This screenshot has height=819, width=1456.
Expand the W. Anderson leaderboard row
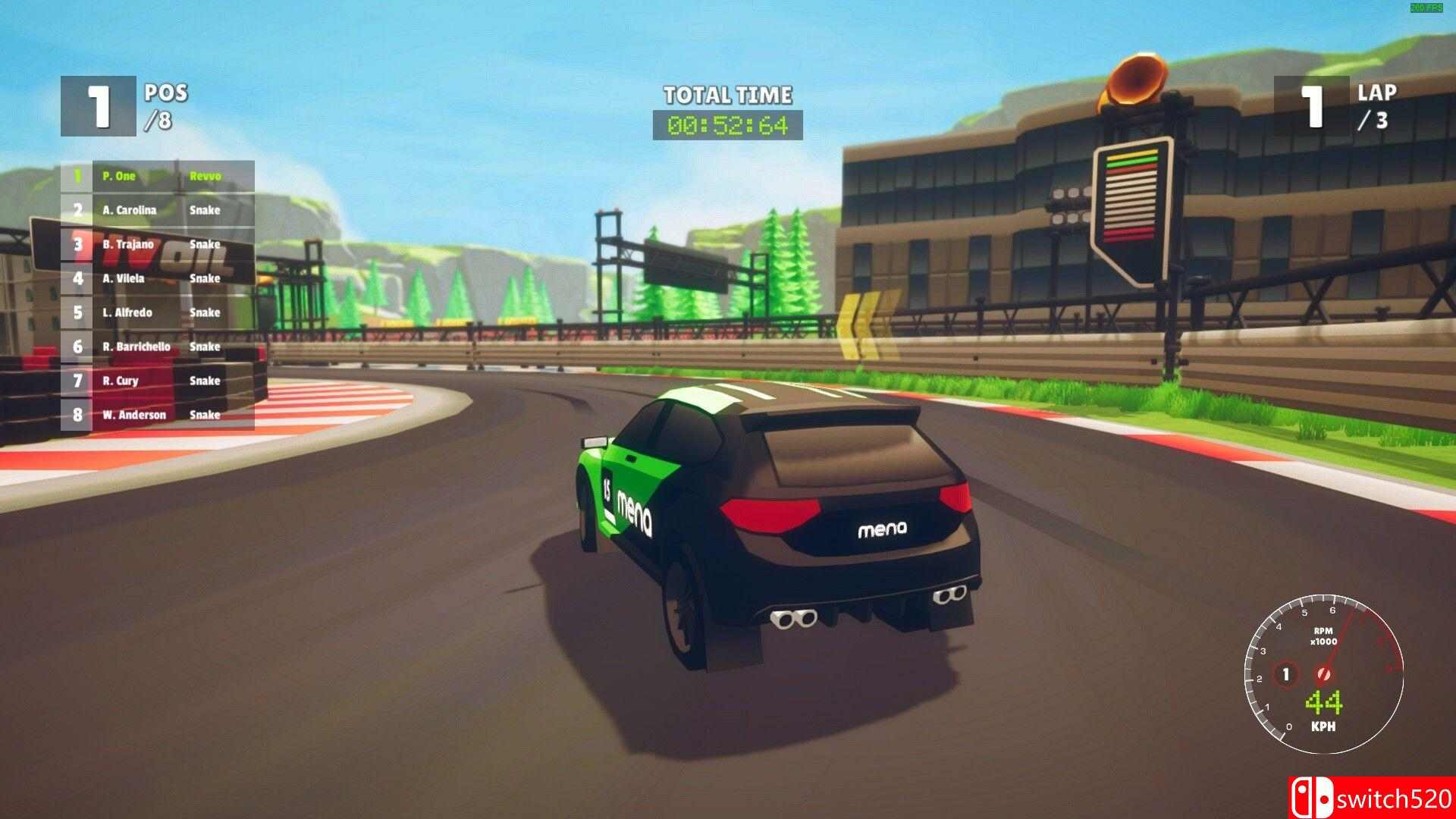[135, 415]
